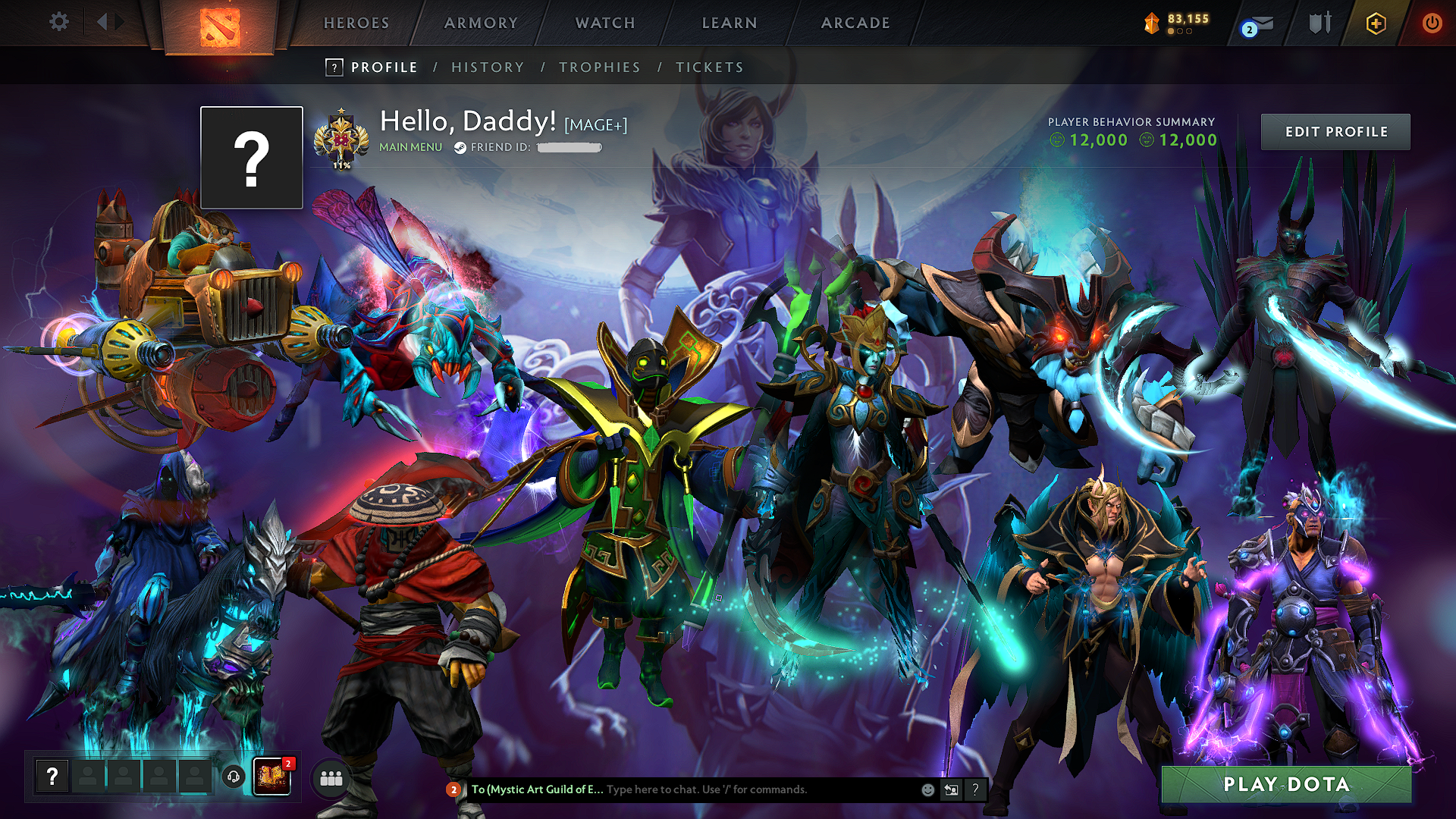The width and height of the screenshot is (1456, 819).
Task: Toggle the chat channel switcher icon
Action: point(951,789)
